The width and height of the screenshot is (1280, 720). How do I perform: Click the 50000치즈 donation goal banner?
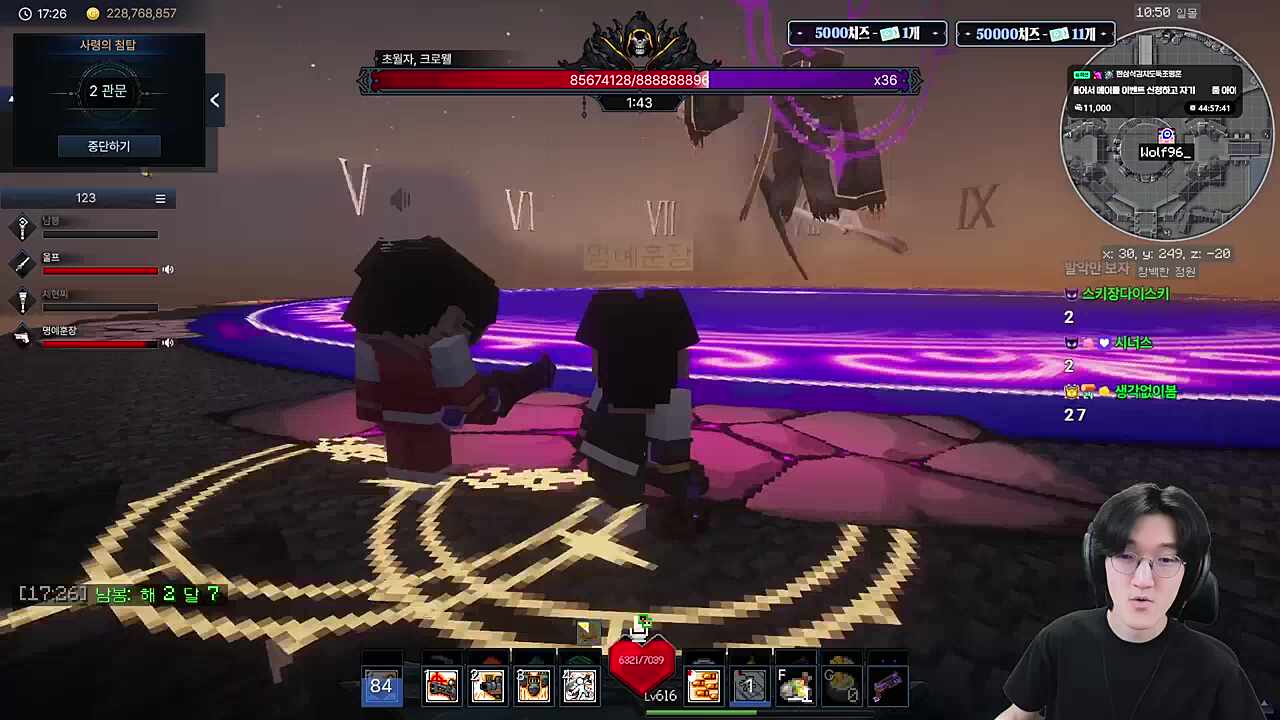pos(1035,34)
